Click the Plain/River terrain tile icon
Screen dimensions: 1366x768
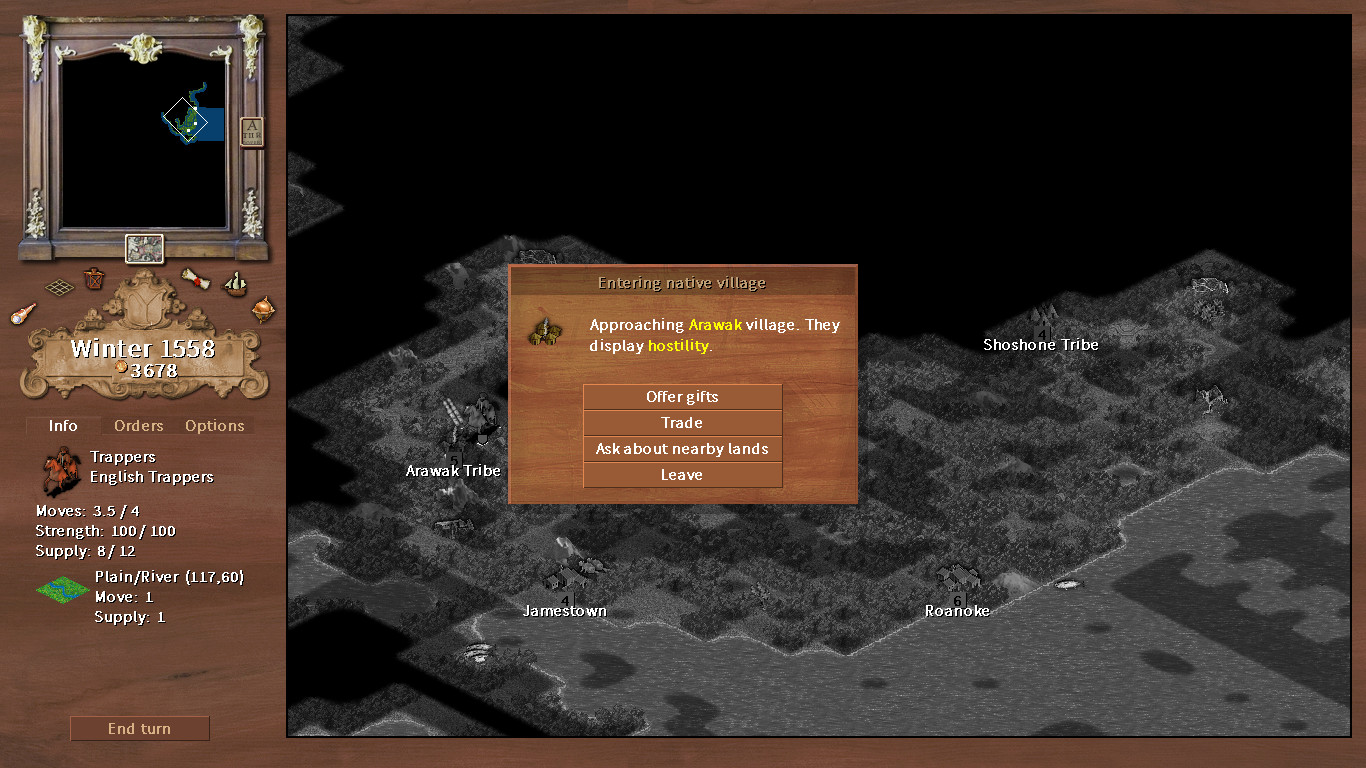[62, 590]
